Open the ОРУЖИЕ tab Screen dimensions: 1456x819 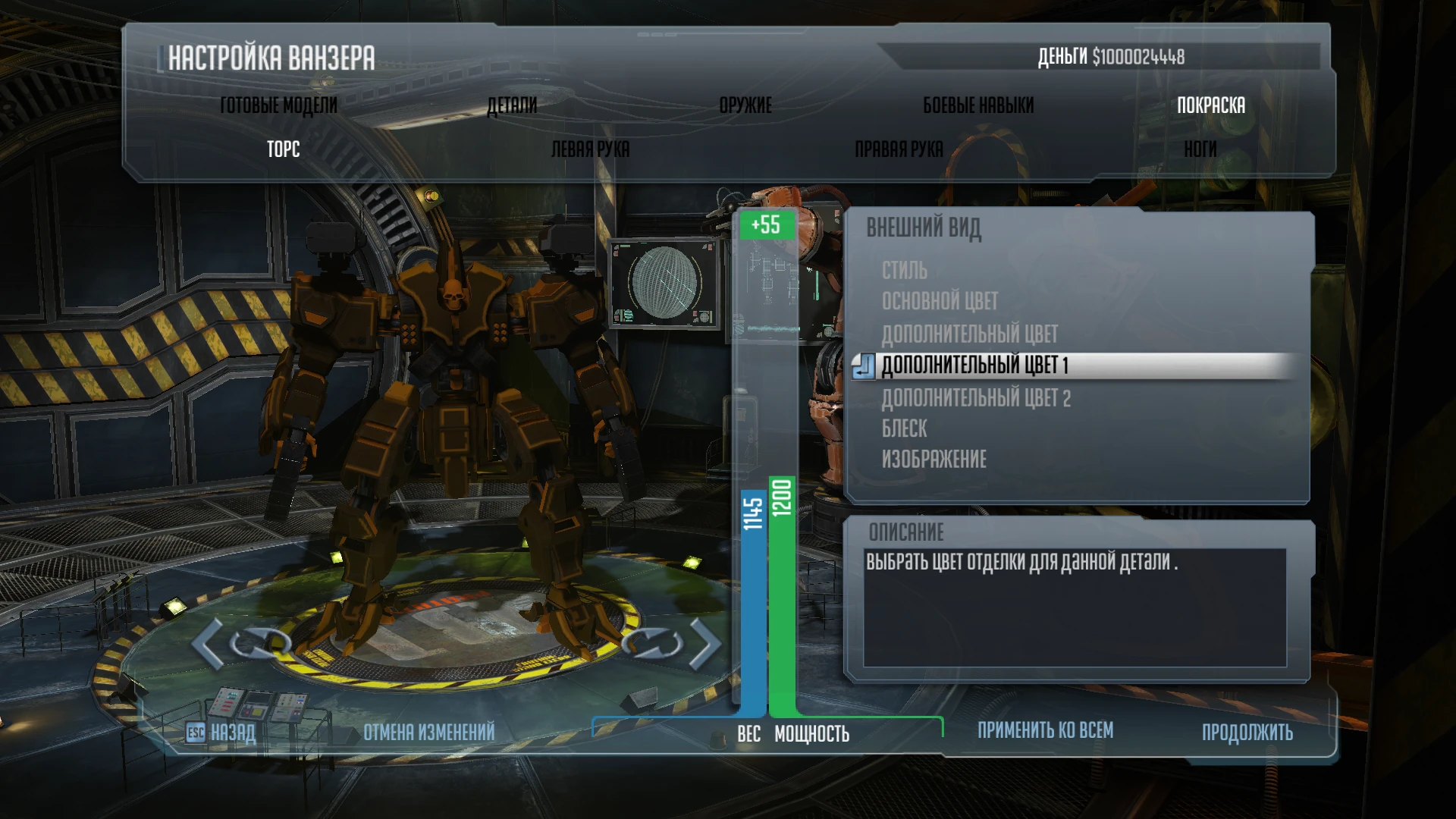click(745, 105)
